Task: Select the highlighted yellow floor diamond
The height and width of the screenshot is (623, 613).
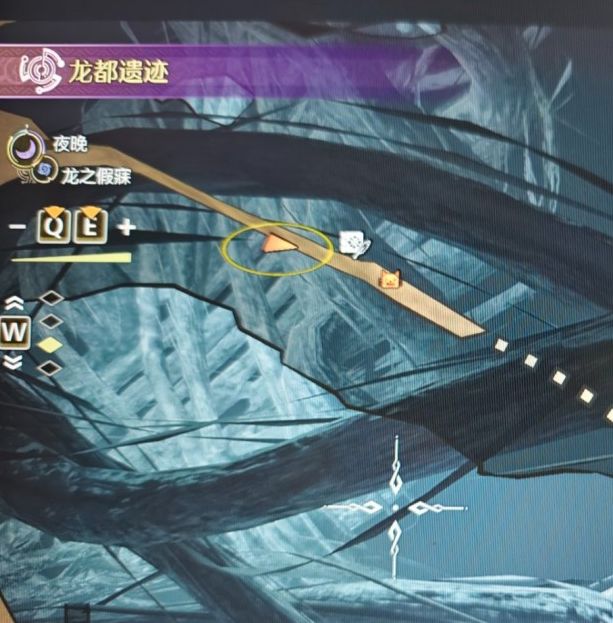Action: tap(50, 345)
